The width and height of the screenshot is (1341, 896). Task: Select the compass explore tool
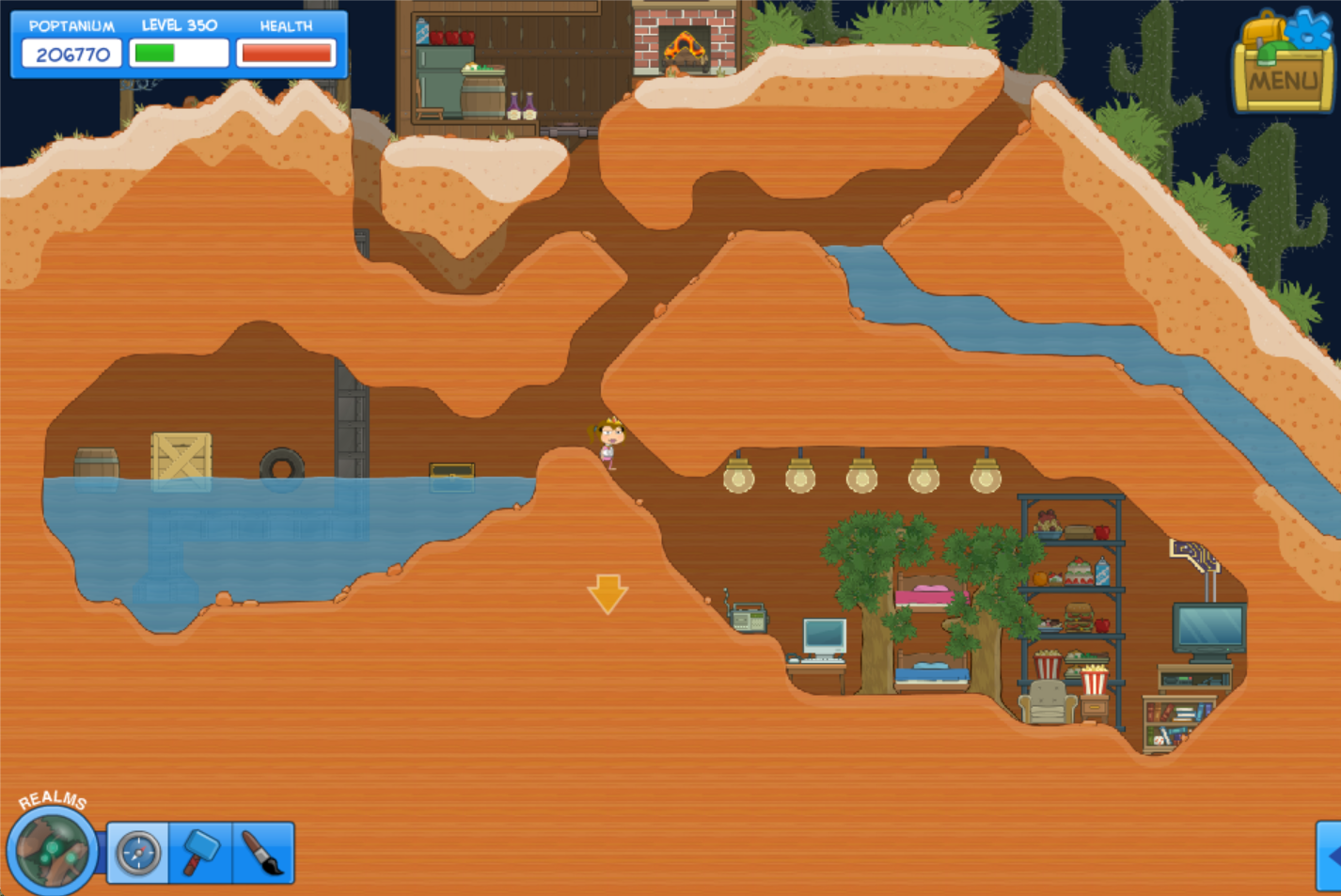[x=138, y=854]
